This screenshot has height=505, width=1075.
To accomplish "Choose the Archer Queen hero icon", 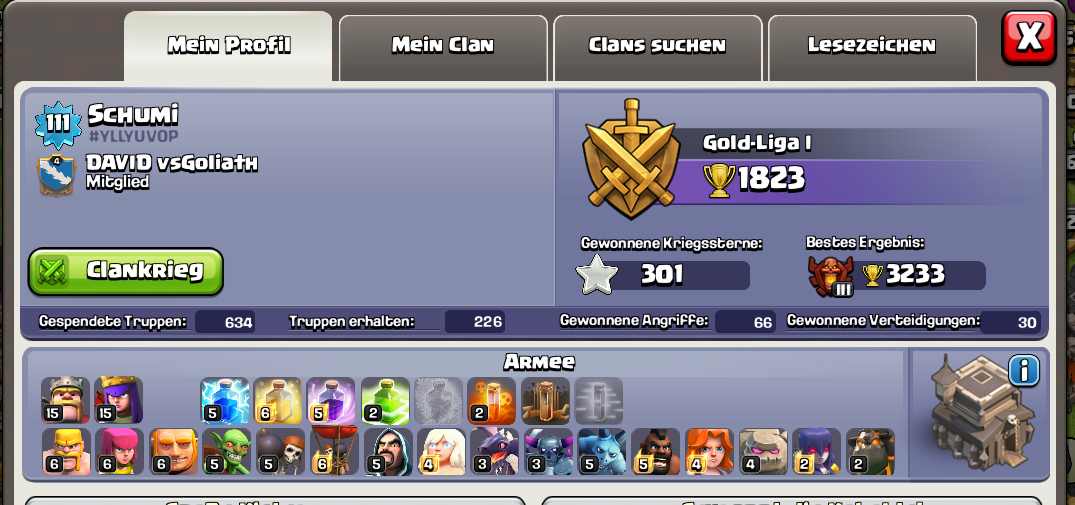I will pos(119,400).
